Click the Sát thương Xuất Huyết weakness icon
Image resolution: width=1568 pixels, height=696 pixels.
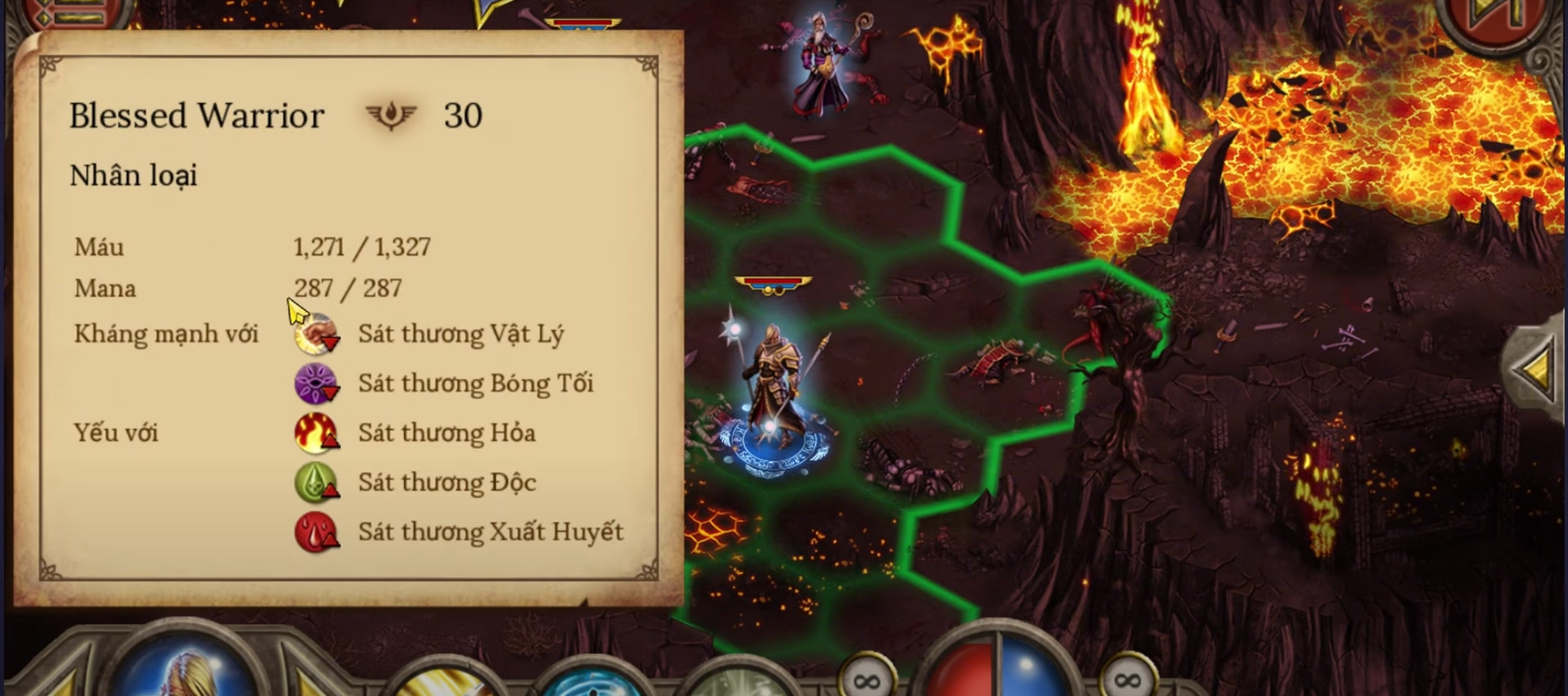pyautogui.click(x=316, y=532)
